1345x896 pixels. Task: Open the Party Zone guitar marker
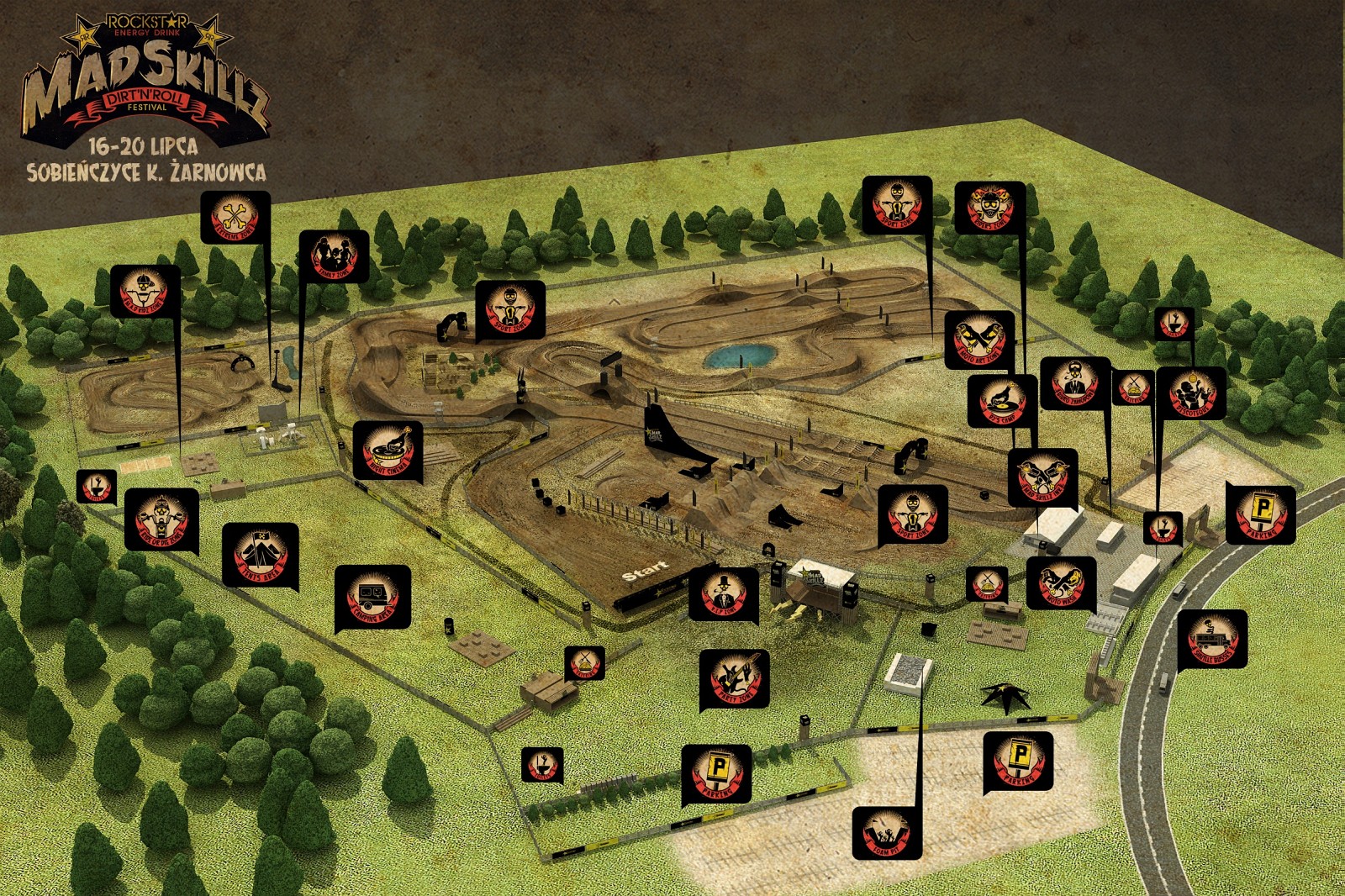734,679
